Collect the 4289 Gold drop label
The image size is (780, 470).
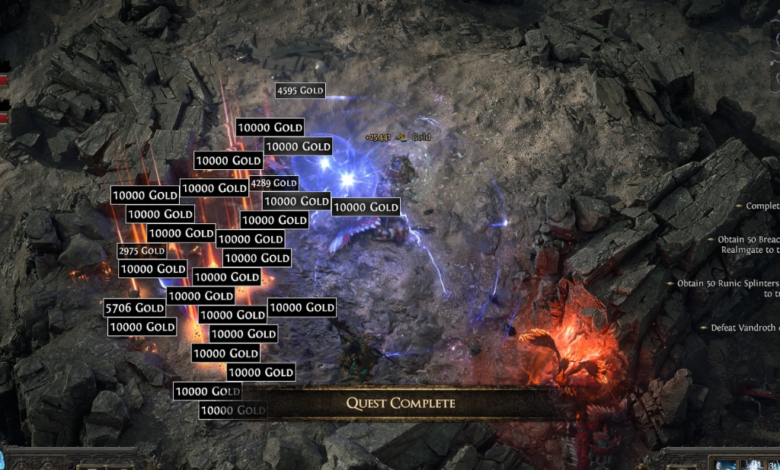coord(274,183)
